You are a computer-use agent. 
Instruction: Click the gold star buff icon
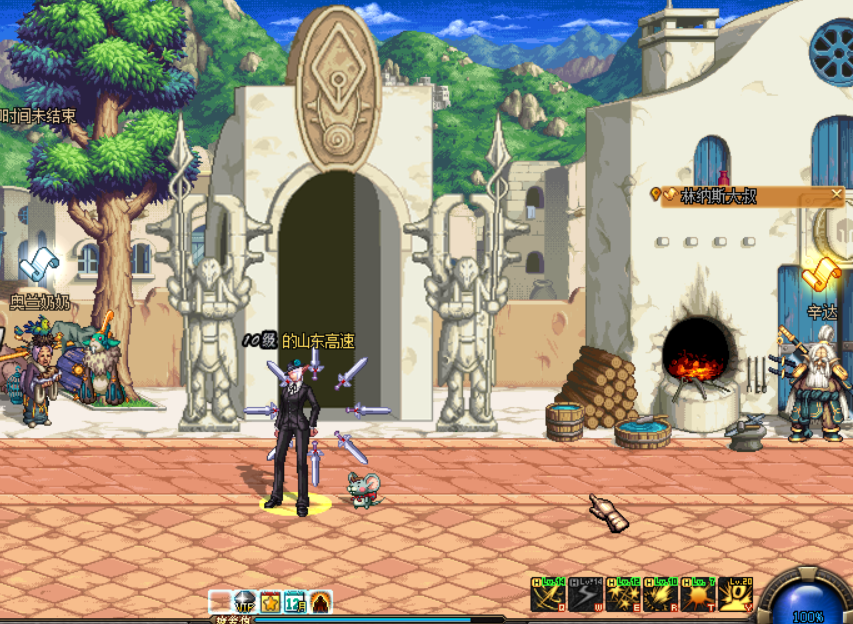click(x=270, y=602)
